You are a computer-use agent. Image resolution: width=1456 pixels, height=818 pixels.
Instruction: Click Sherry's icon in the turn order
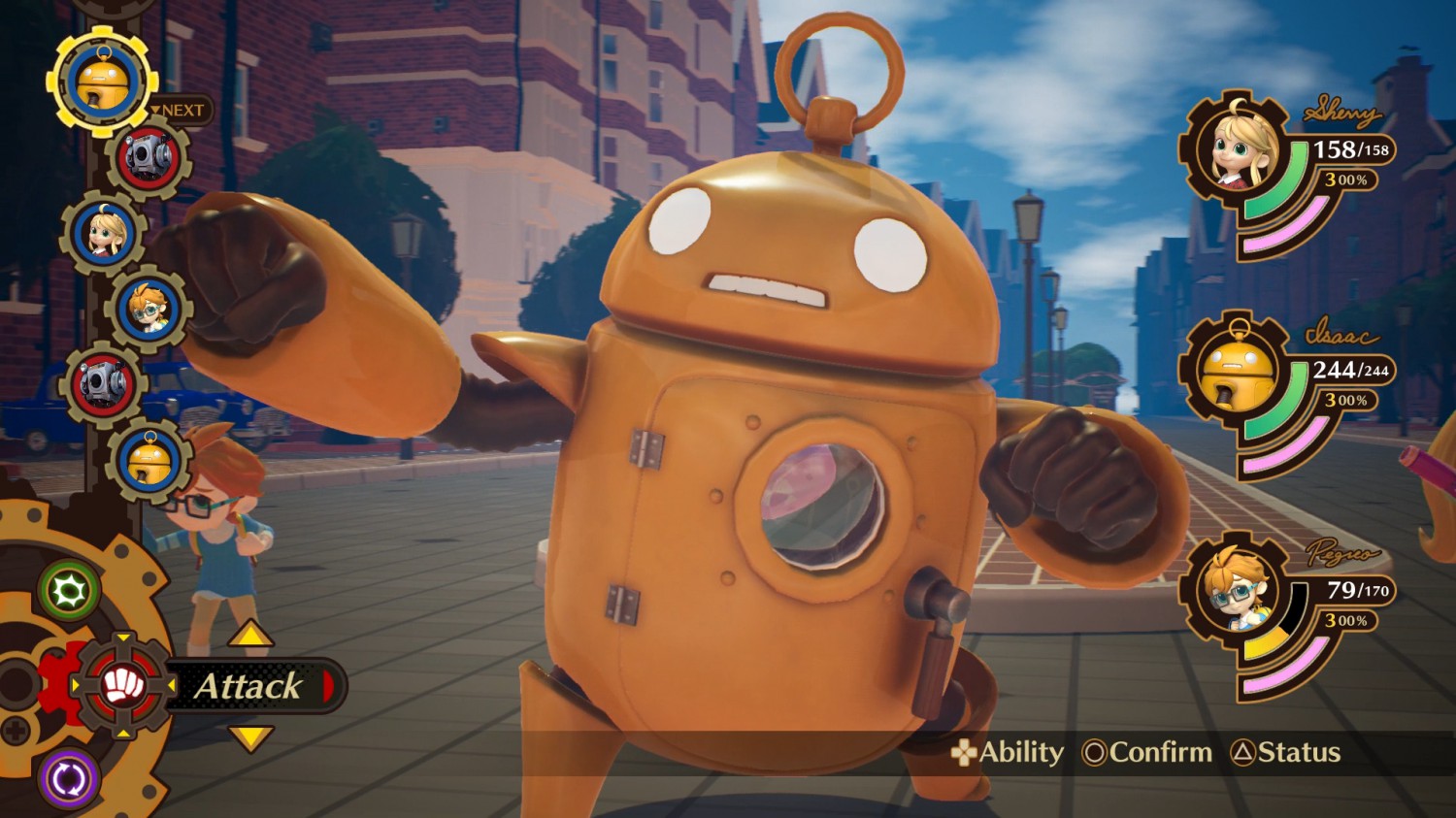pos(105,234)
